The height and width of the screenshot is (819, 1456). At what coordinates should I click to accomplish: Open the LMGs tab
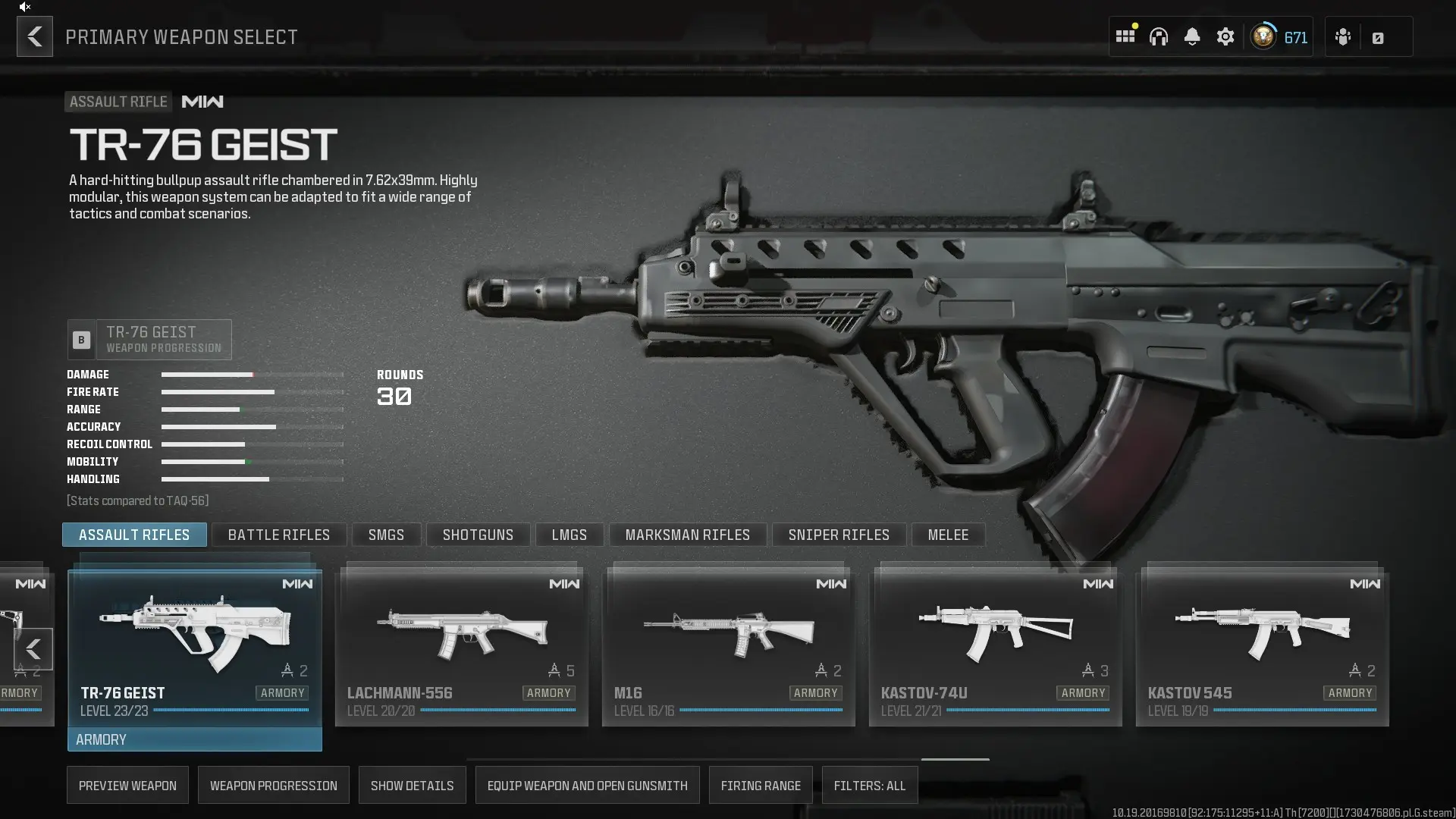pos(570,535)
